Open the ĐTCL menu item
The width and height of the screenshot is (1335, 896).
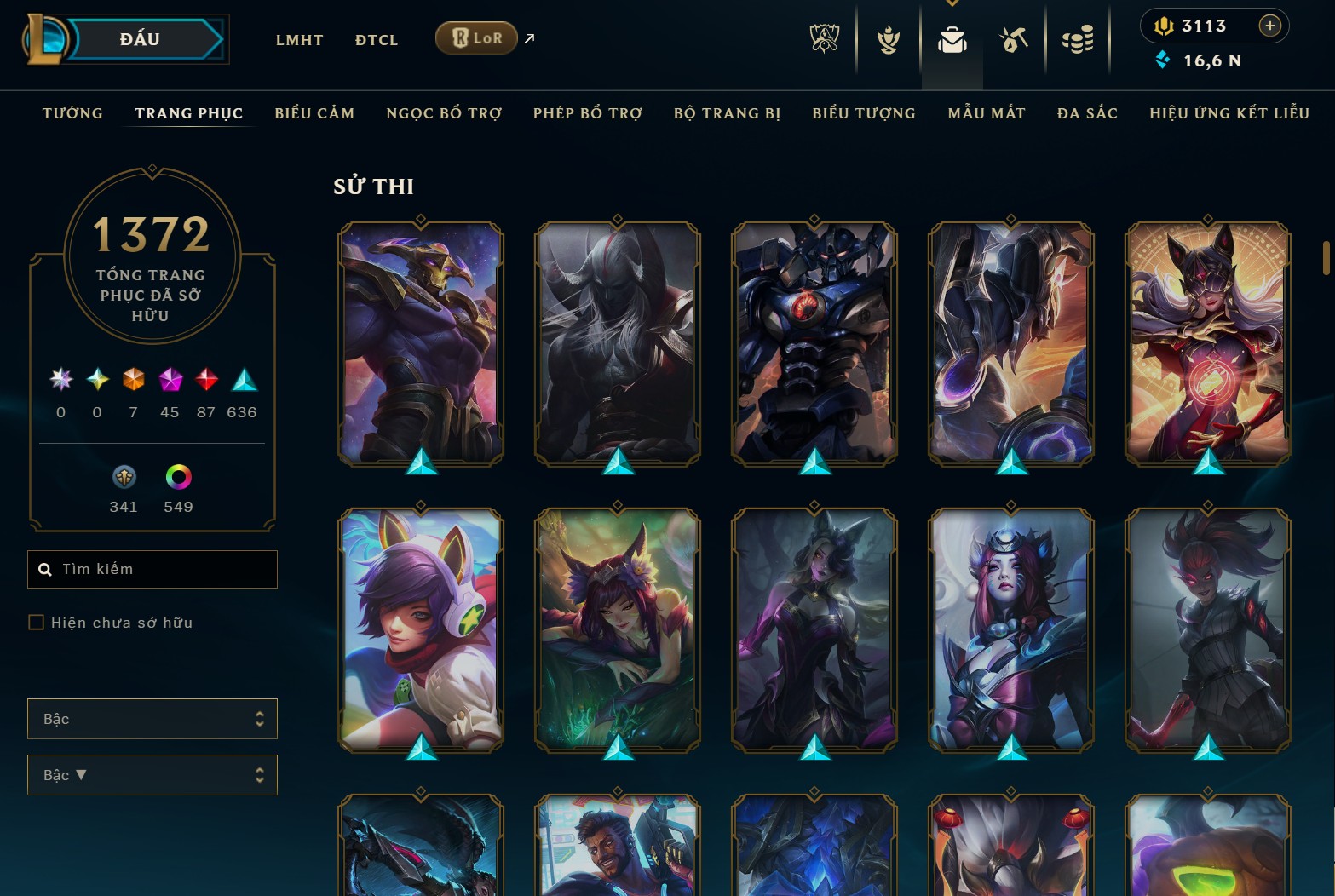[x=376, y=39]
